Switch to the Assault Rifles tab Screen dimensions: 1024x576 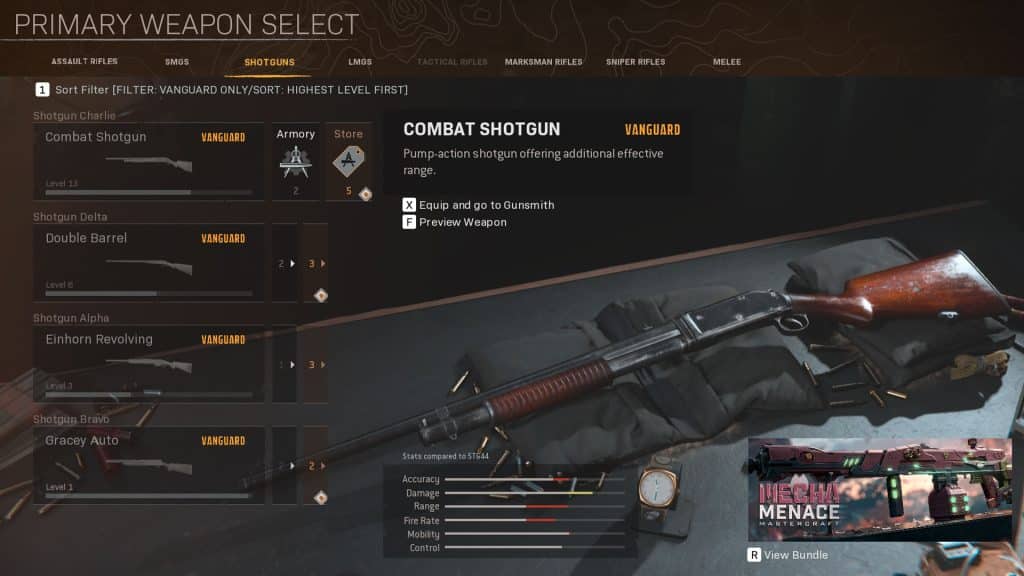84,62
